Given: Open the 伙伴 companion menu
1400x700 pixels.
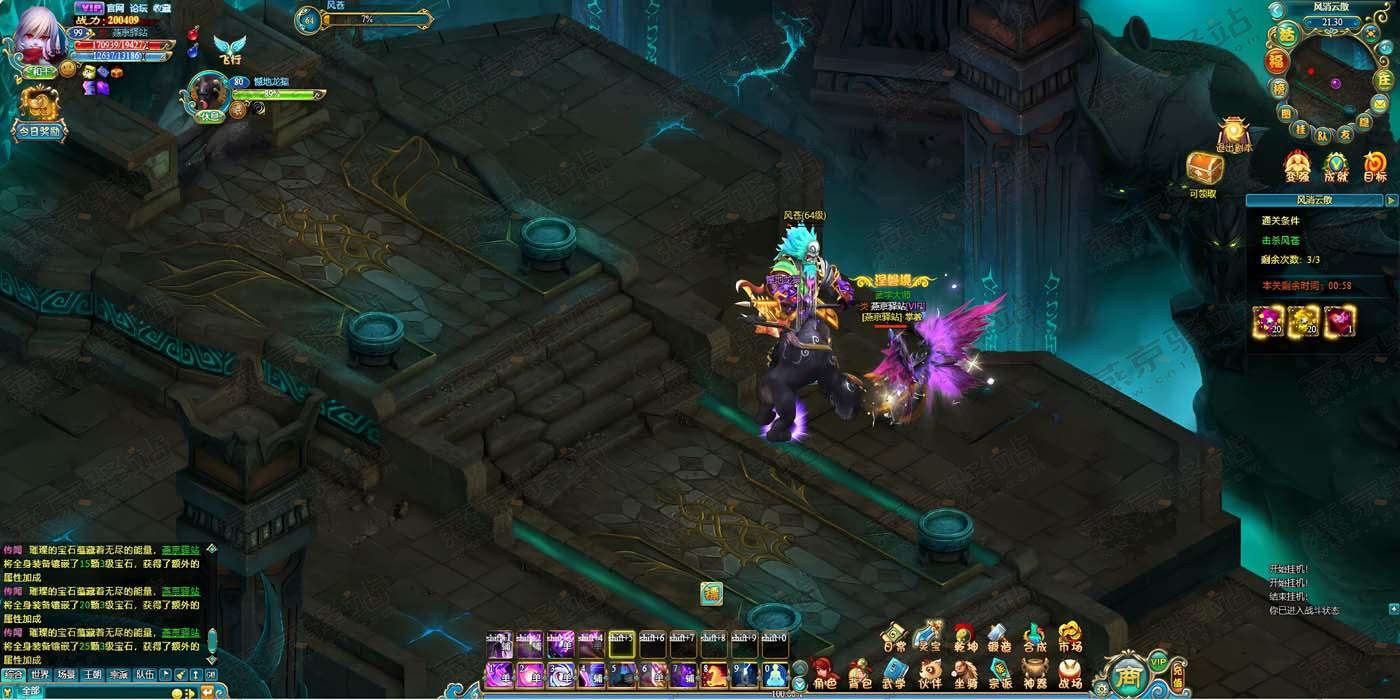Looking at the screenshot, I should [x=930, y=673].
